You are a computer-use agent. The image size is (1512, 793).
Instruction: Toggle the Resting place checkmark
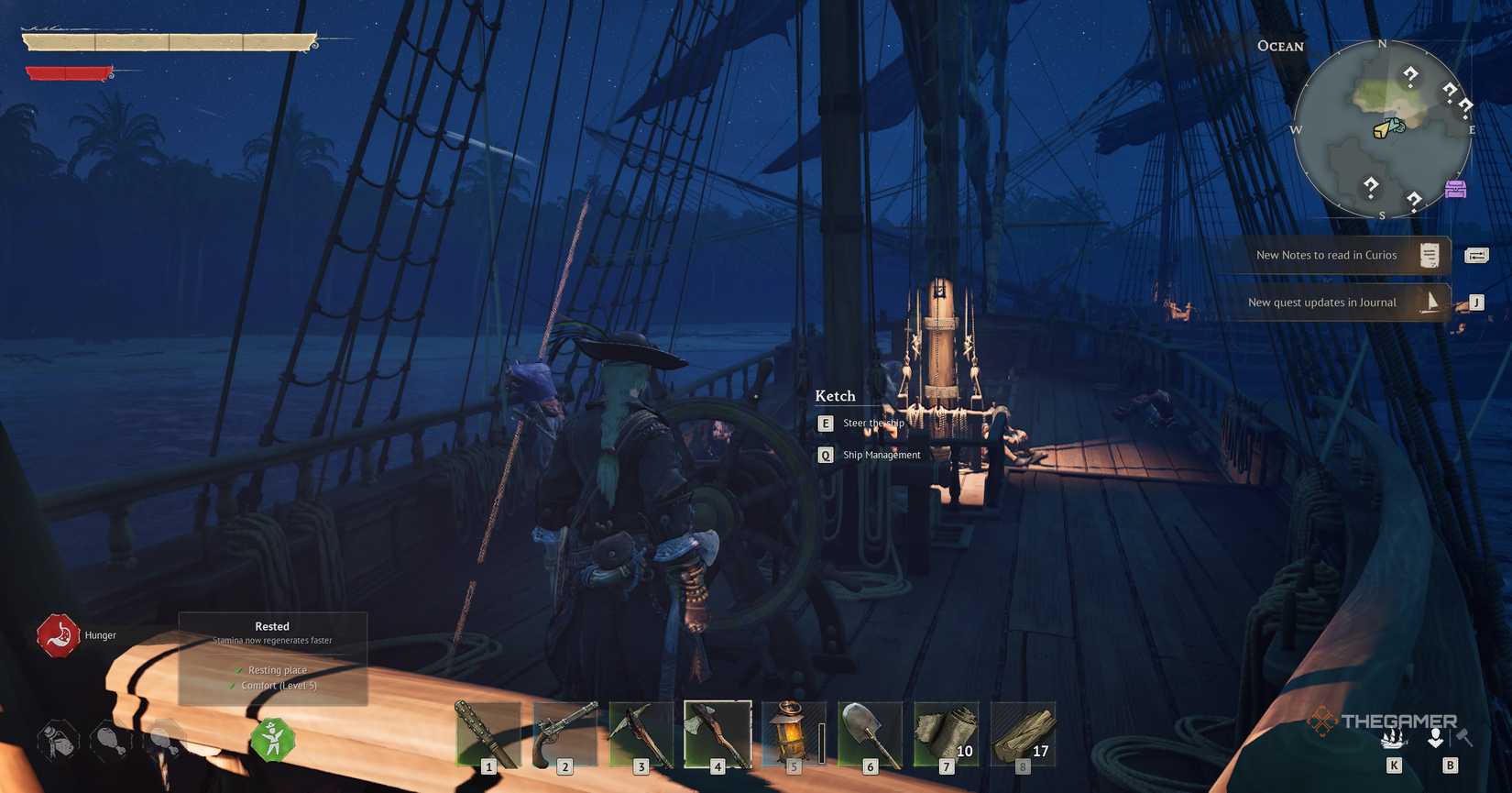coord(239,669)
